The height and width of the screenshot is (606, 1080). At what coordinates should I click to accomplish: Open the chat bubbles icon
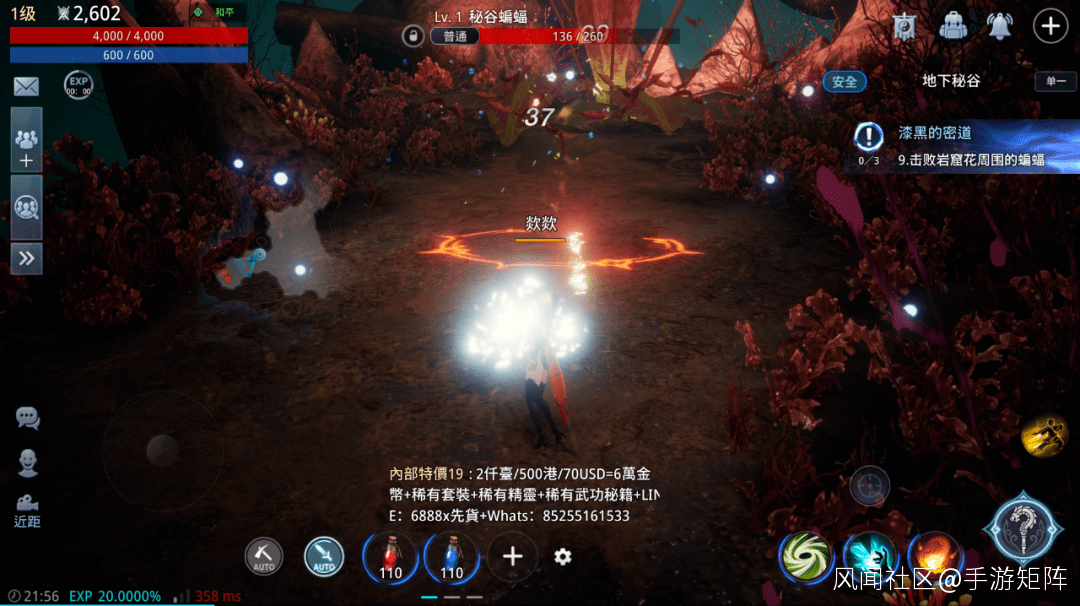pos(27,418)
